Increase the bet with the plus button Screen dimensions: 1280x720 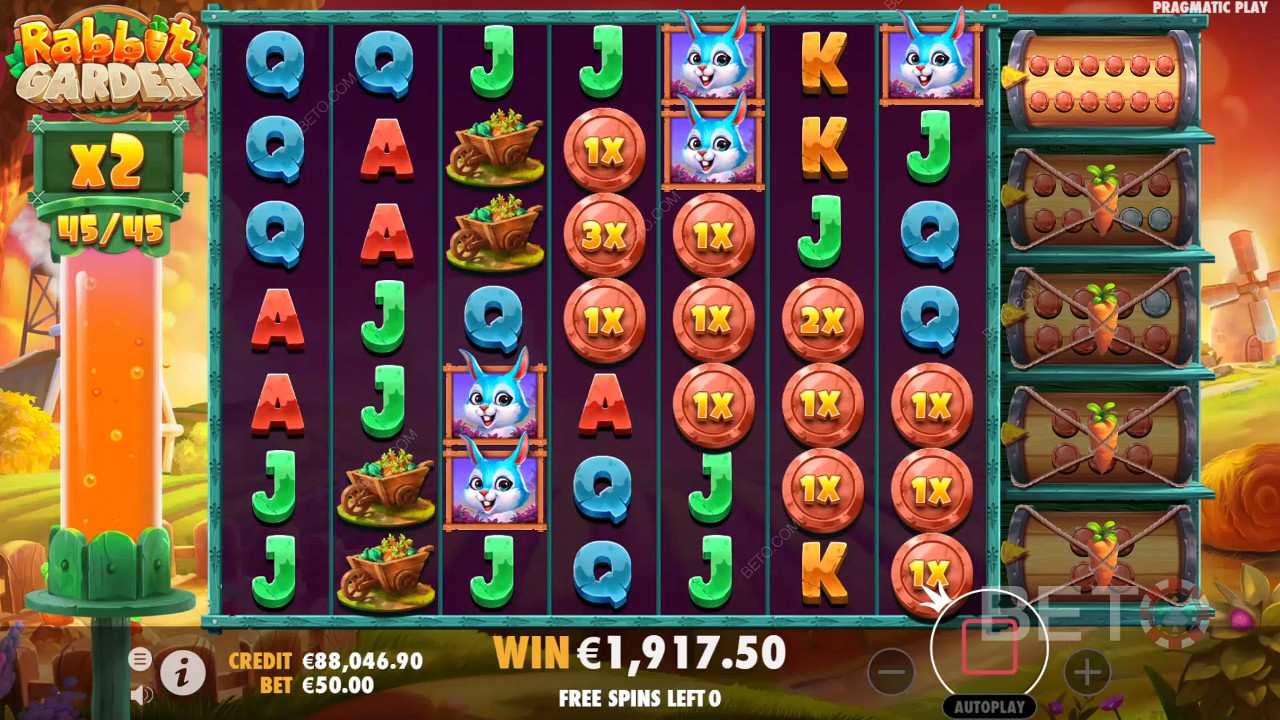pyautogui.click(x=1087, y=672)
